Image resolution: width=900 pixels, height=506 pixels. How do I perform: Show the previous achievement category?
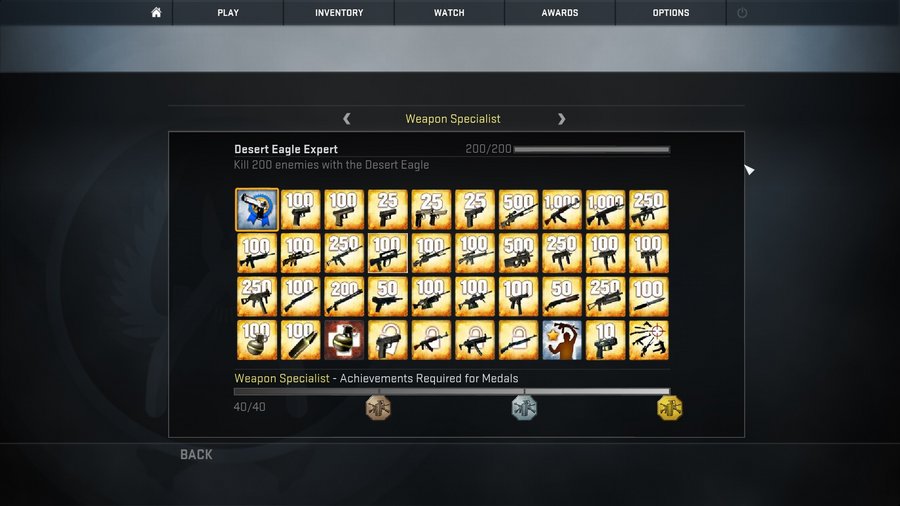347,119
